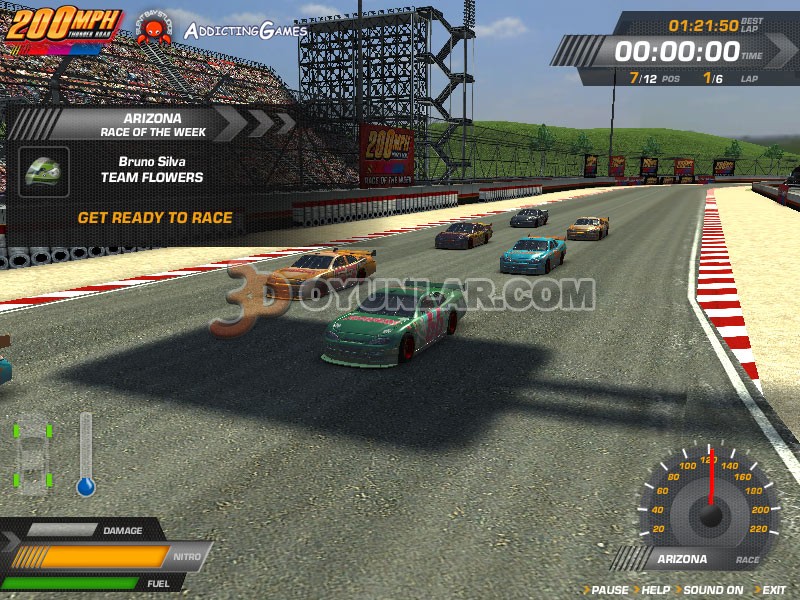The width and height of the screenshot is (800, 600).
Task: Pause the race
Action: [x=610, y=590]
